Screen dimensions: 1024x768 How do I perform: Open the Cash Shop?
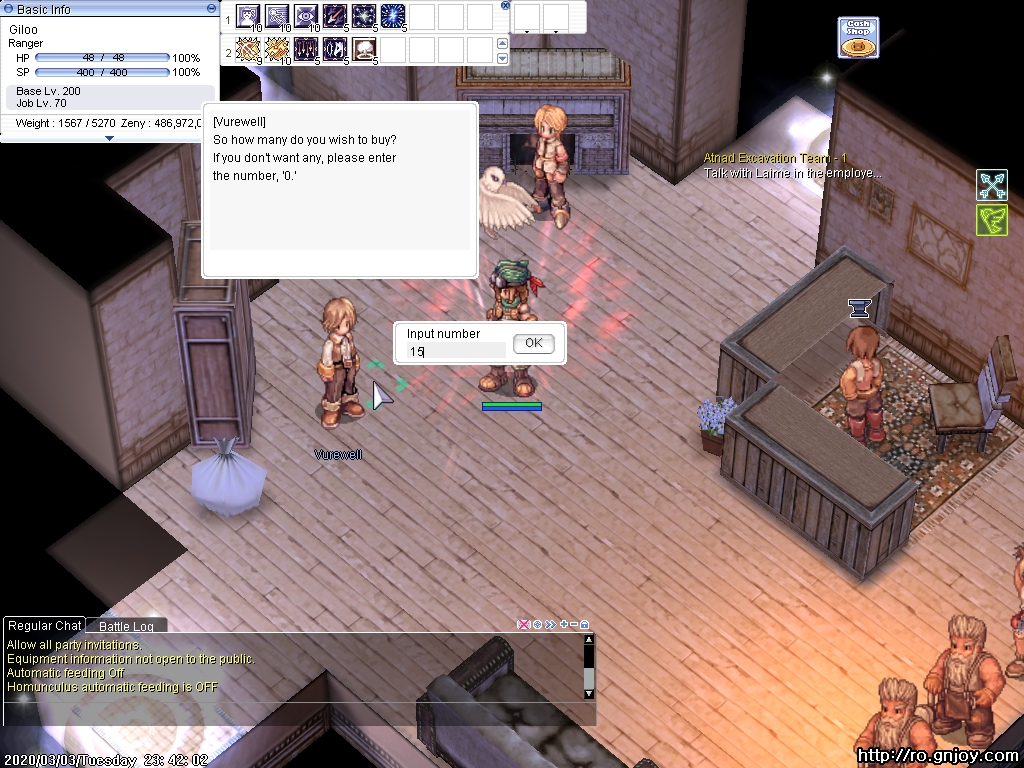(x=858, y=37)
